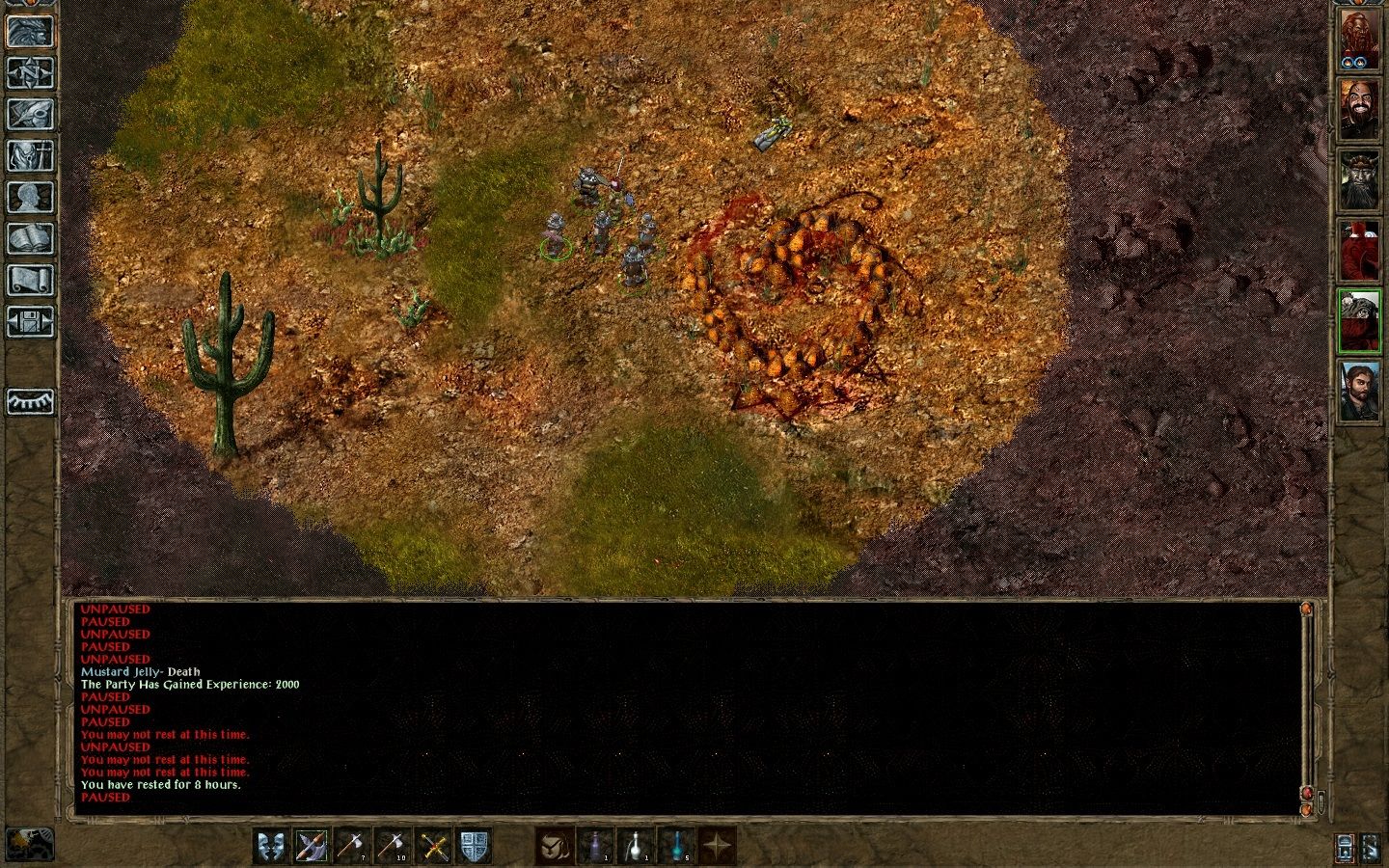
Task: View the character record screen
Action: click(x=31, y=197)
